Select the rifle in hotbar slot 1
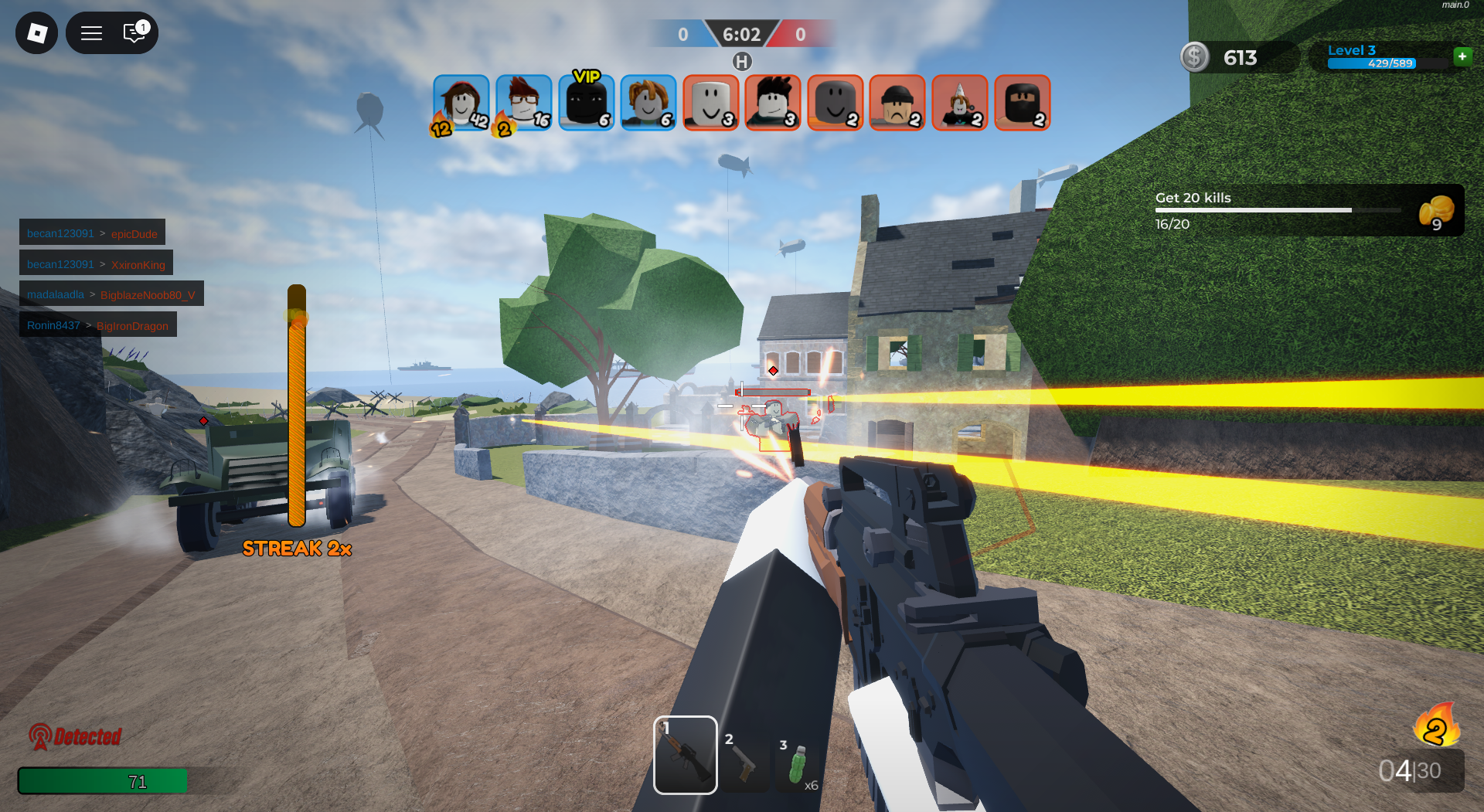This screenshot has height=812, width=1484. tap(685, 755)
